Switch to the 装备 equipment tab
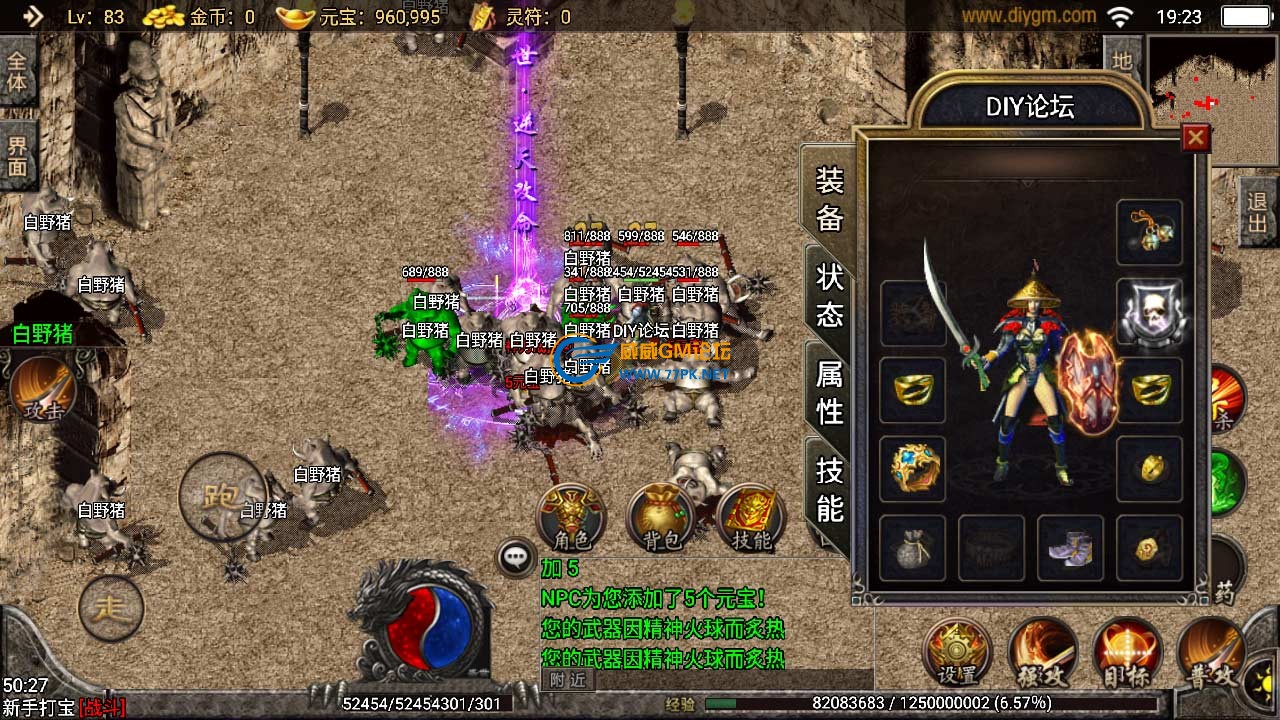 tap(830, 199)
